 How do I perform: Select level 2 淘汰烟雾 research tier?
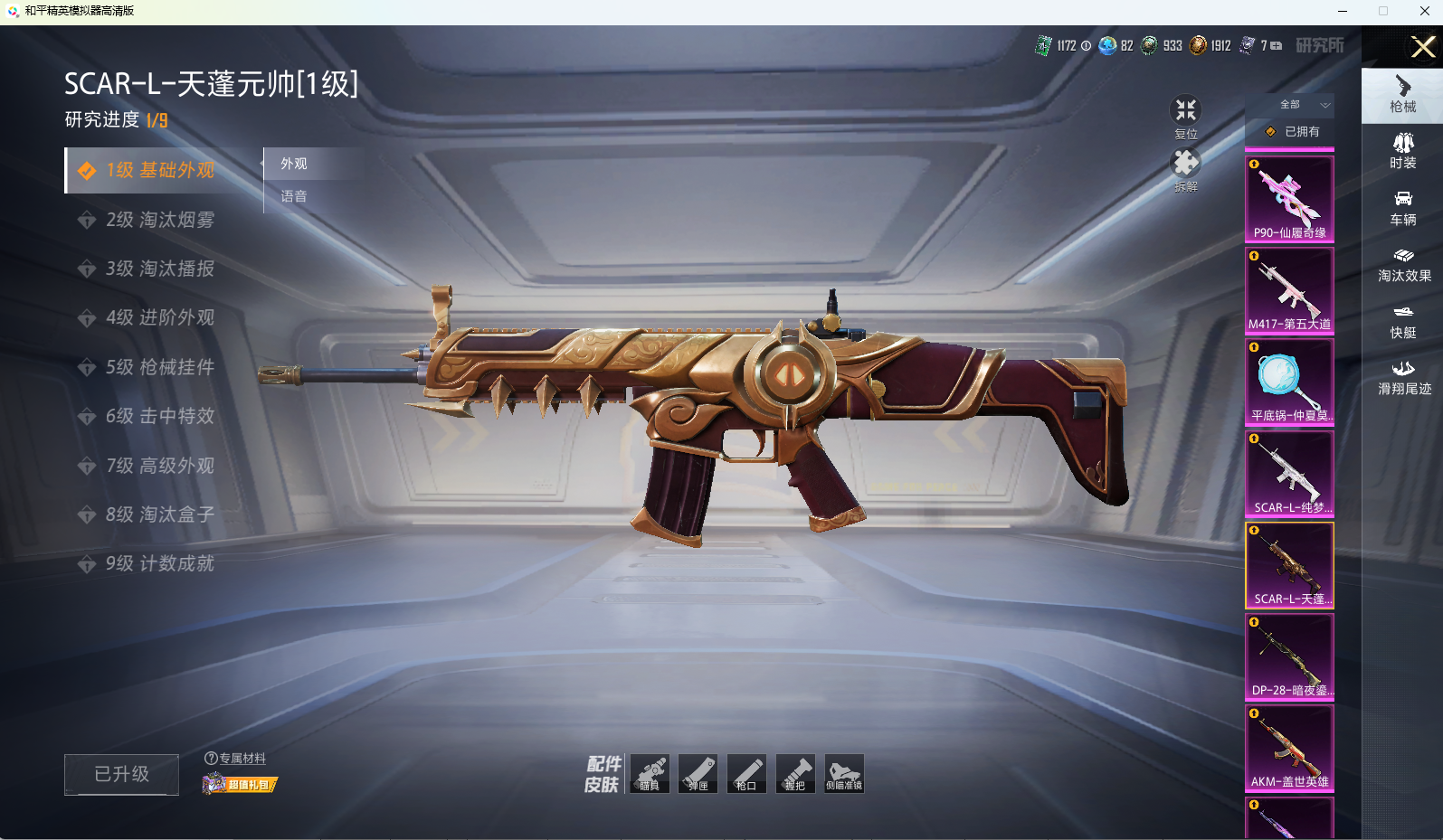(159, 220)
